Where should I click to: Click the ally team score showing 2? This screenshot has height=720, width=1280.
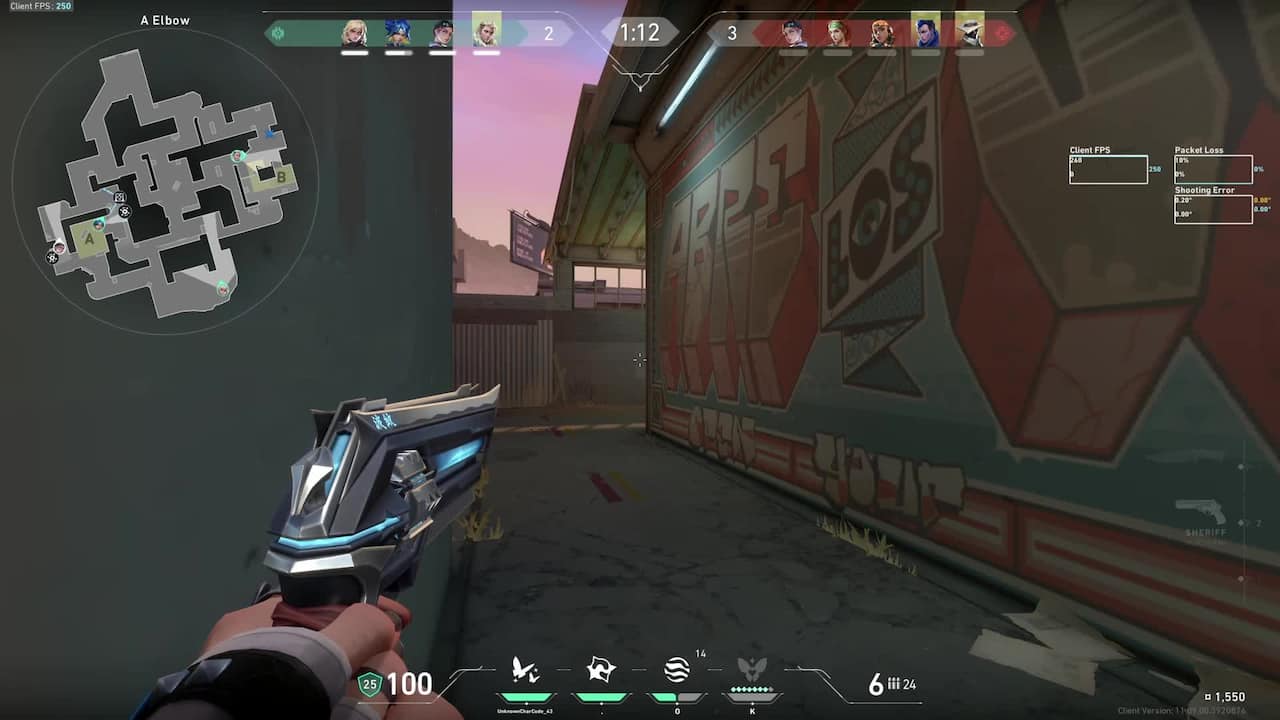pos(547,32)
